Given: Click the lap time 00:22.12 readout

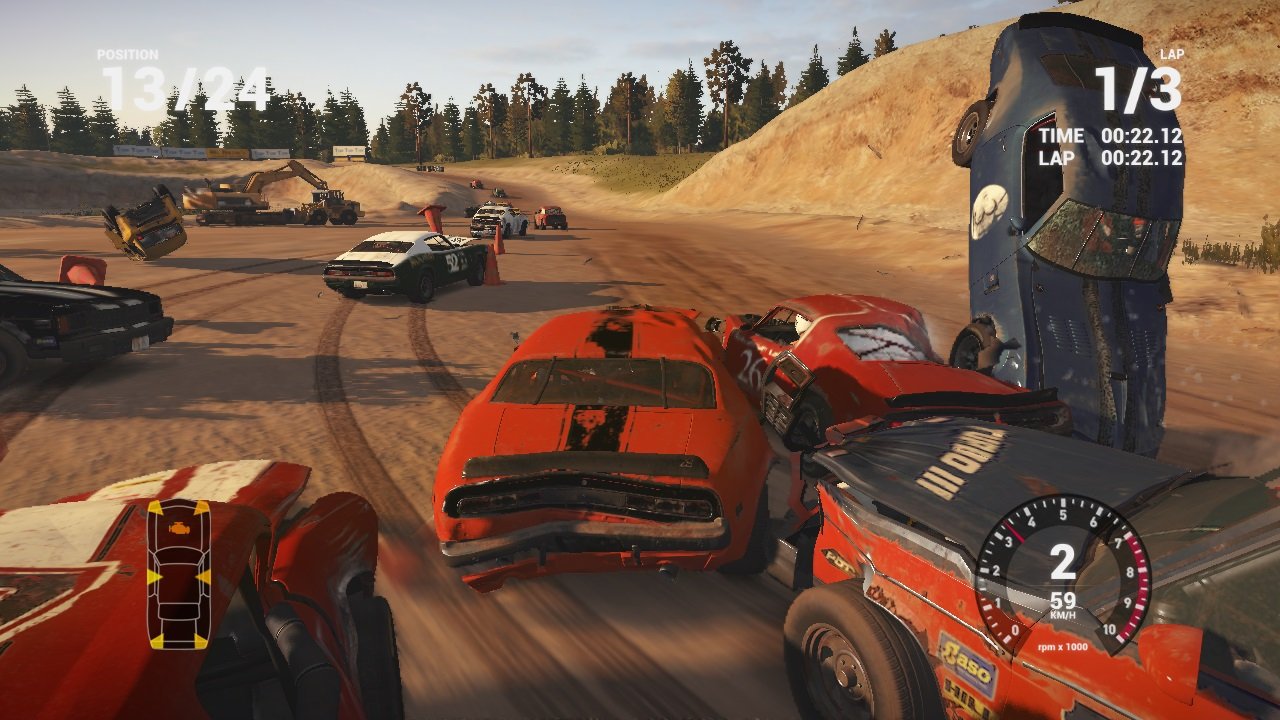Looking at the screenshot, I should [x=1142, y=157].
